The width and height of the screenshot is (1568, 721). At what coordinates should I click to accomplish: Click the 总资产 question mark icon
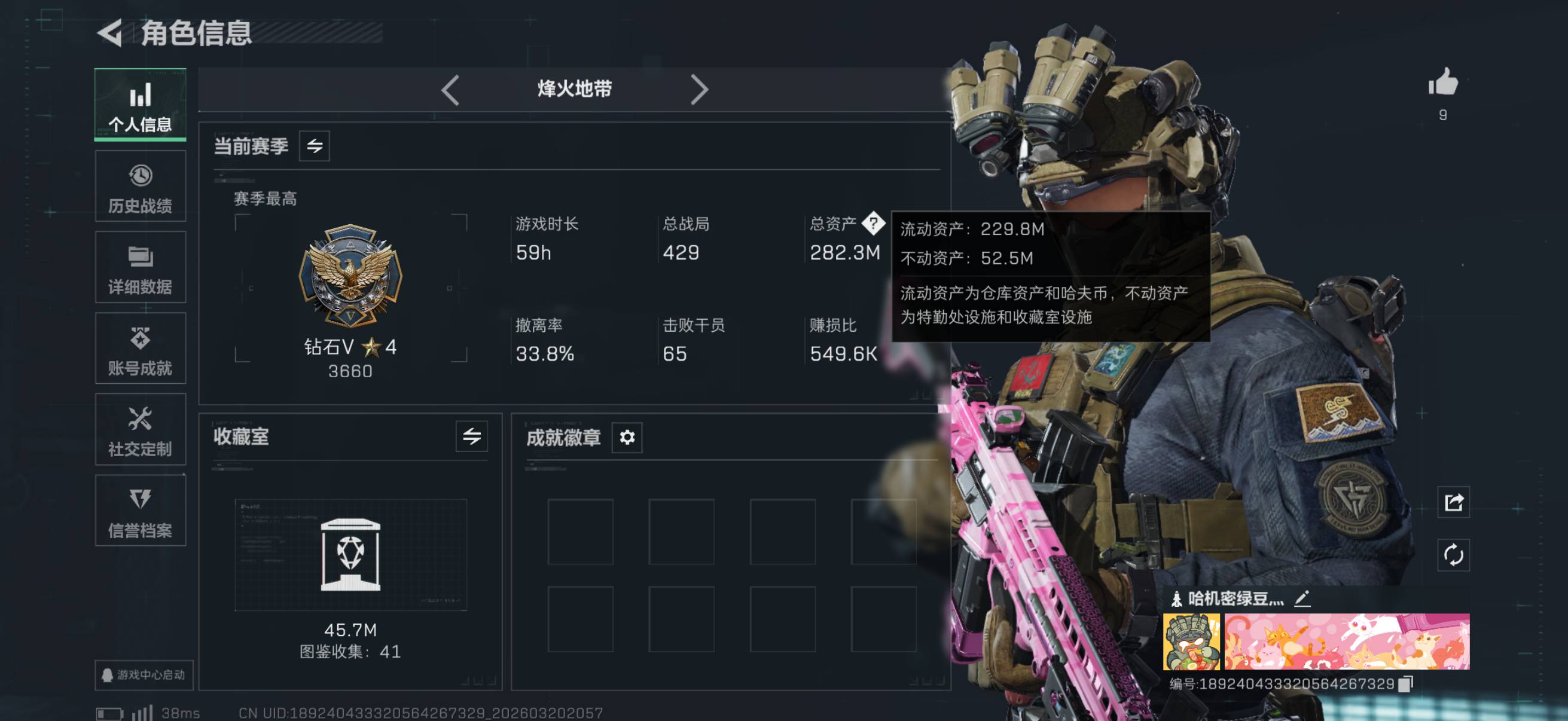pyautogui.click(x=874, y=224)
